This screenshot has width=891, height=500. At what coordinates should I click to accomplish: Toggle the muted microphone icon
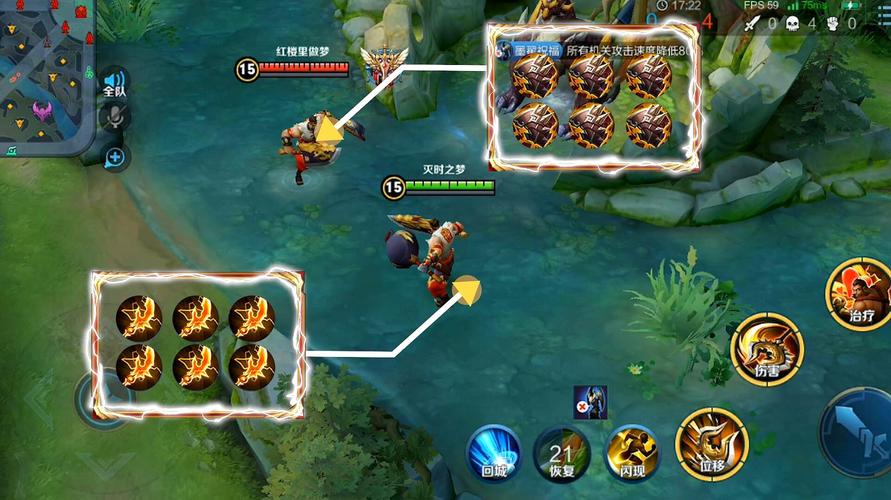[x=115, y=118]
